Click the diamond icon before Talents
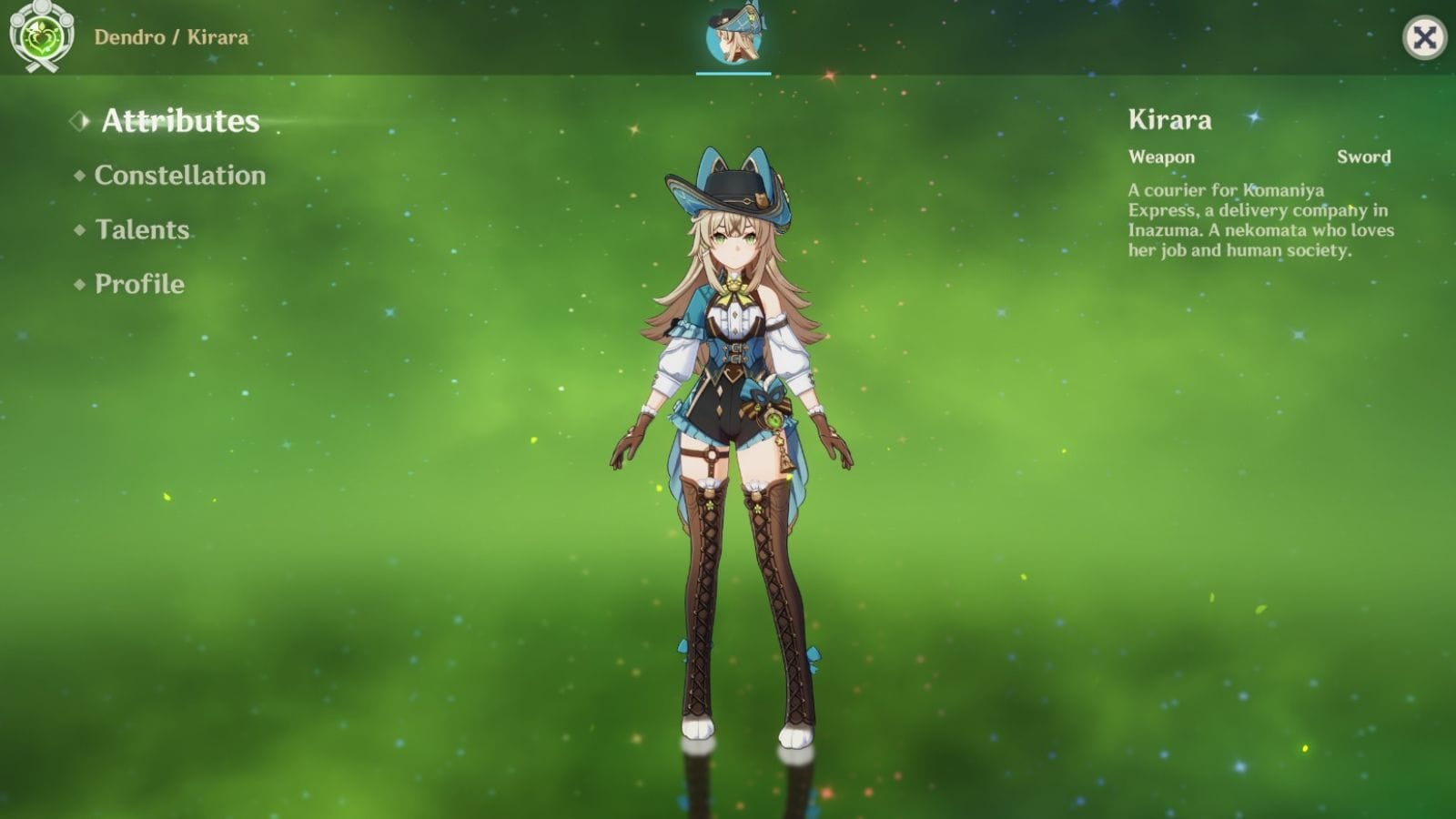The width and height of the screenshot is (1456, 819). tap(80, 230)
